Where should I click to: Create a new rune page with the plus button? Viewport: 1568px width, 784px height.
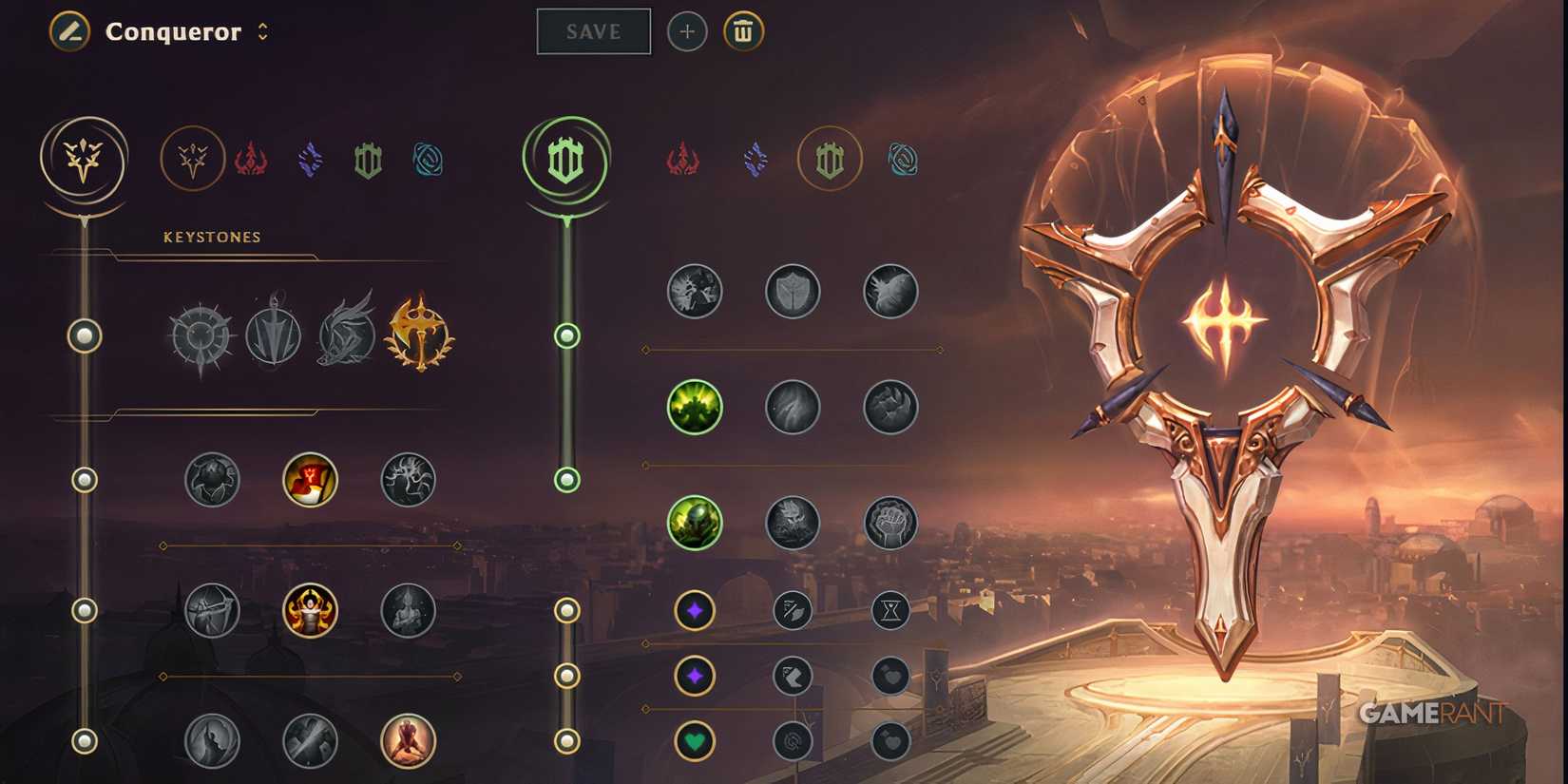pos(686,31)
